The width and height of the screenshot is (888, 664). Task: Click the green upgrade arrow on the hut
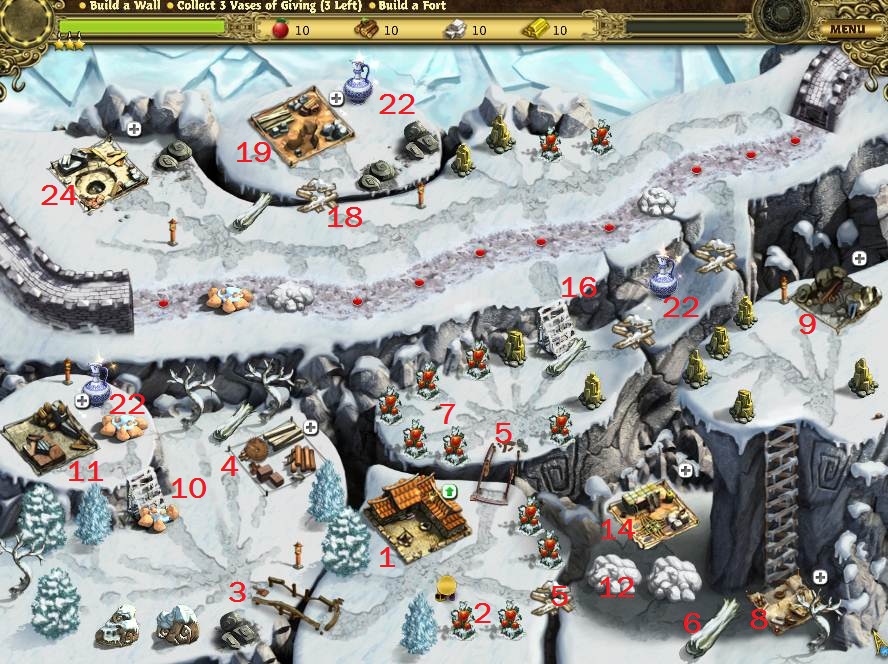tap(450, 490)
